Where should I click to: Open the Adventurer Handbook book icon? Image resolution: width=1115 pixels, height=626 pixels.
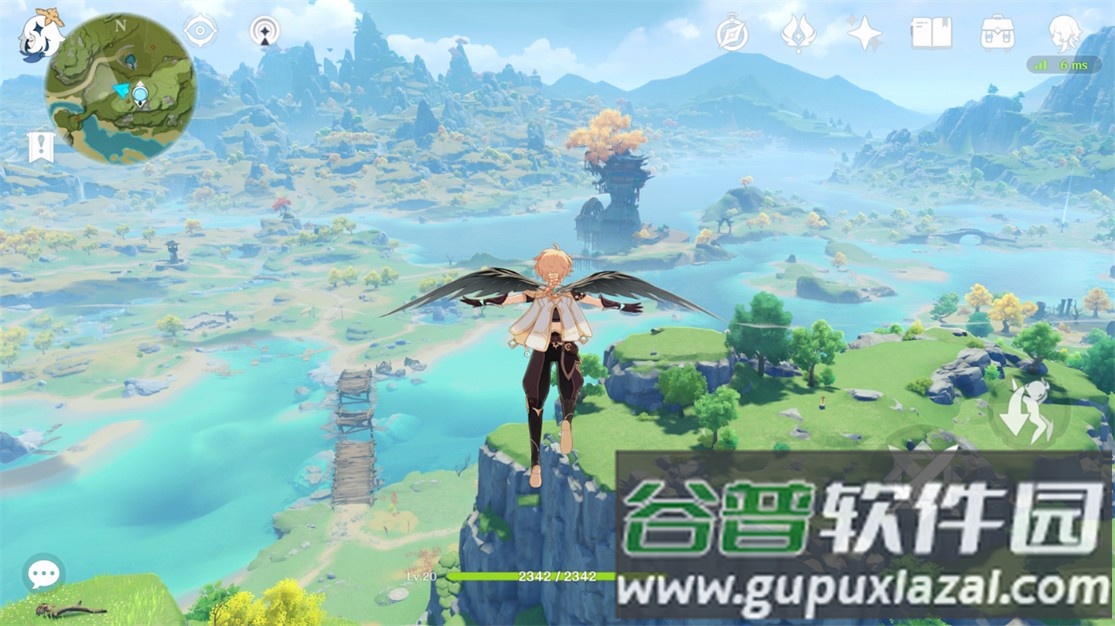[x=930, y=34]
